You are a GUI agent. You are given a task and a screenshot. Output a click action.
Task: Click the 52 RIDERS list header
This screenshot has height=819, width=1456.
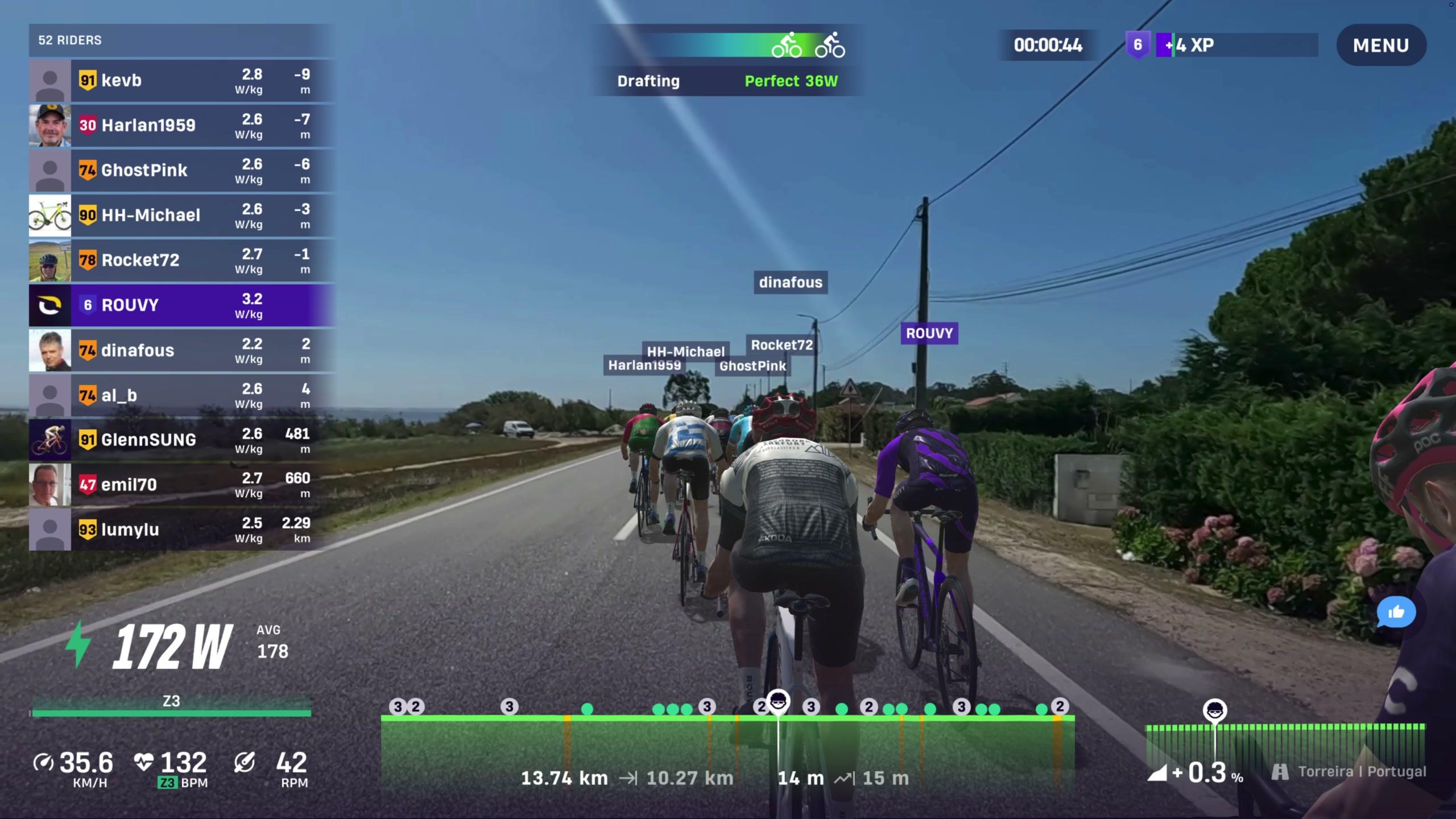181,40
